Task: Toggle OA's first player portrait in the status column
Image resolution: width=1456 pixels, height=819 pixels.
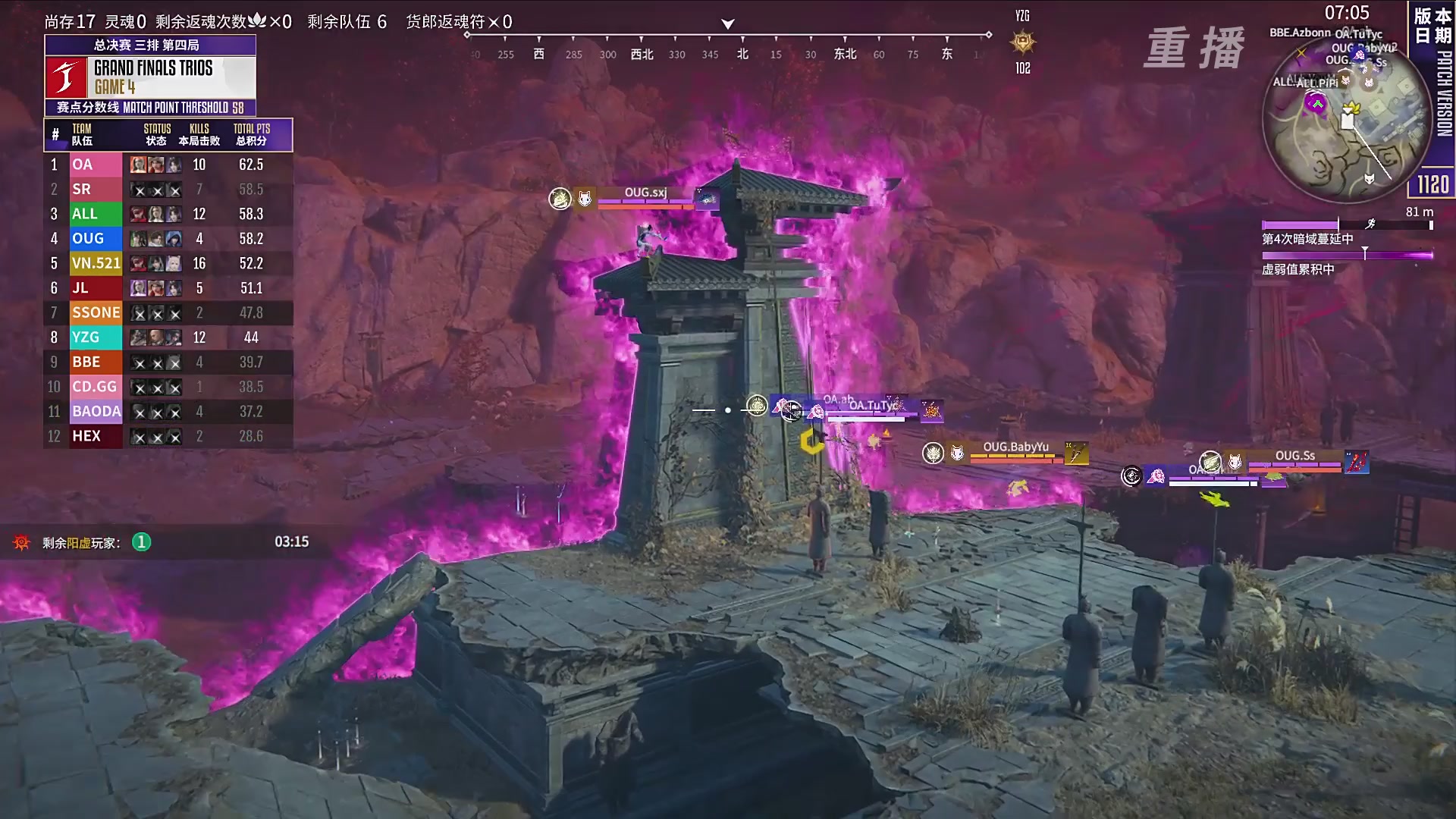Action: [x=136, y=164]
